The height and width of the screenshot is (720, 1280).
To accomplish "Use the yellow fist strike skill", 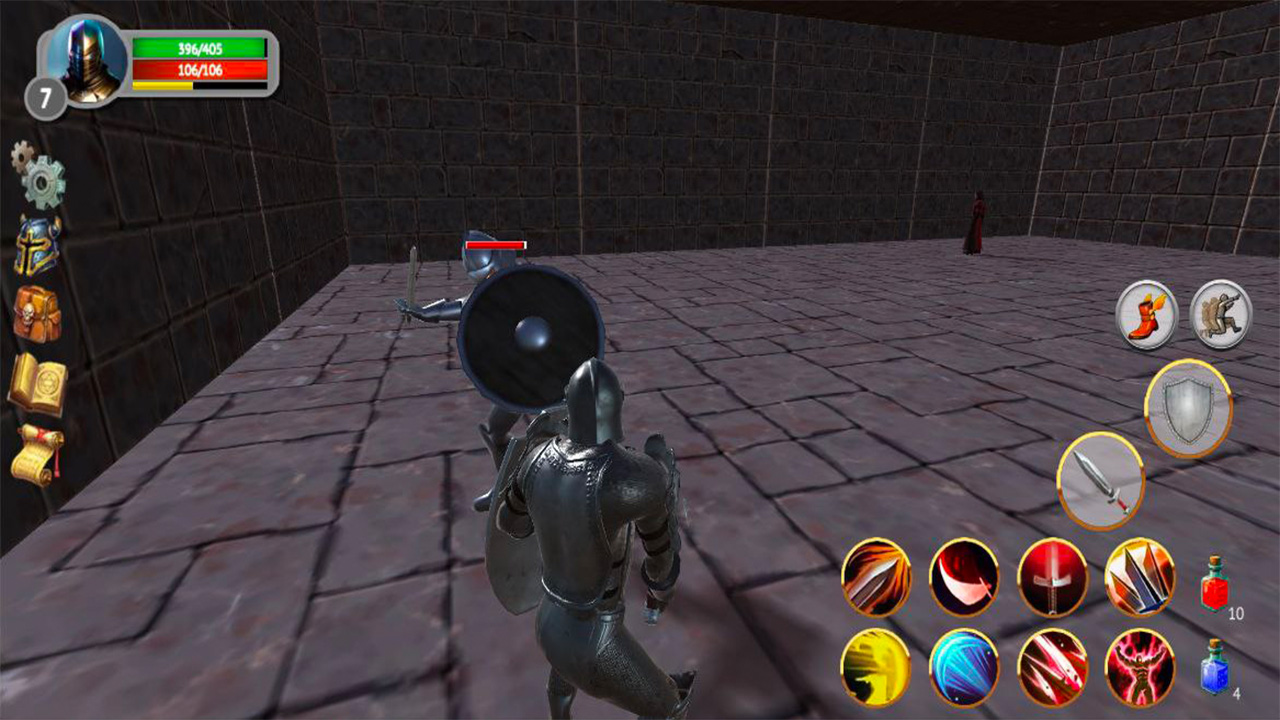I will (x=878, y=665).
